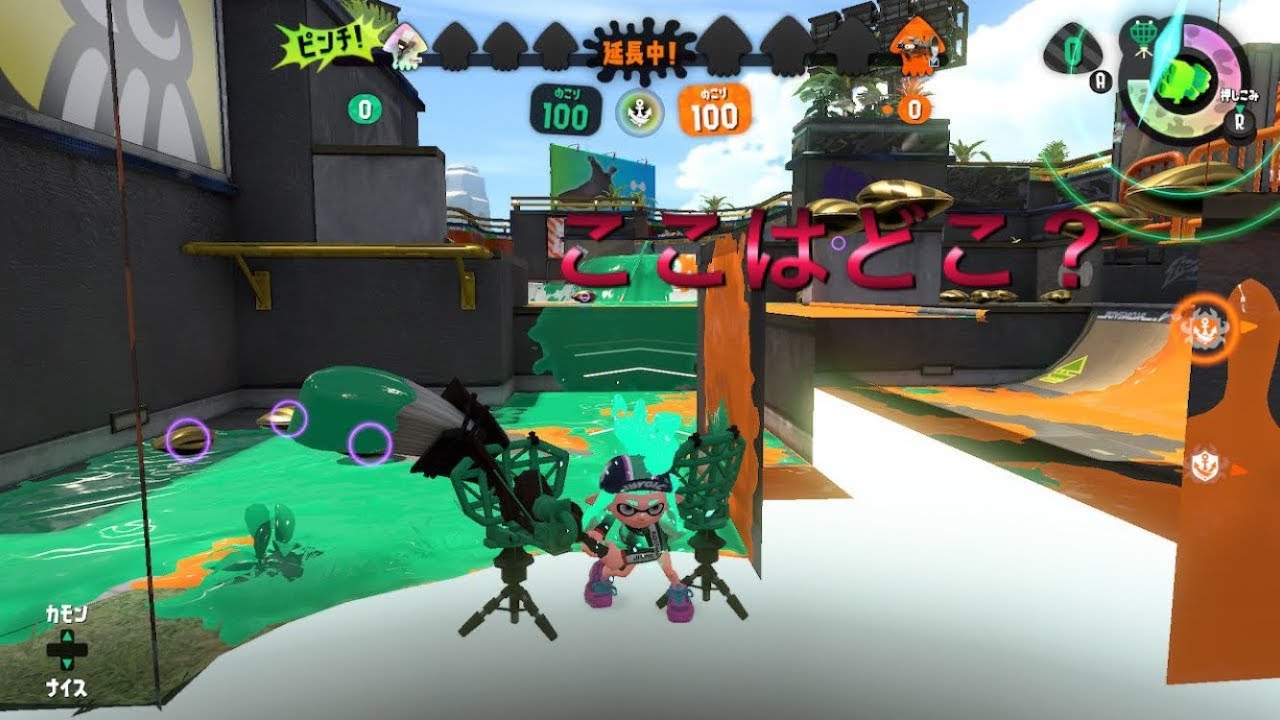Expand the orange team のこり 100 counter

click(x=713, y=110)
